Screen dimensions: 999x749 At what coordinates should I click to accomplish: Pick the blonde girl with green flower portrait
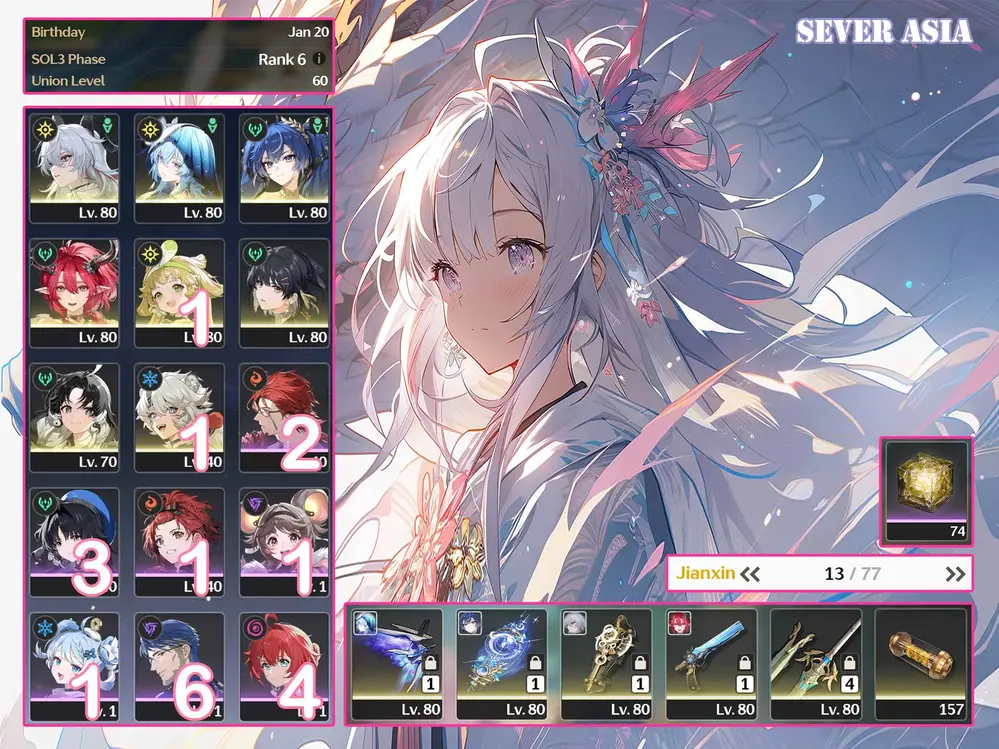(180, 292)
